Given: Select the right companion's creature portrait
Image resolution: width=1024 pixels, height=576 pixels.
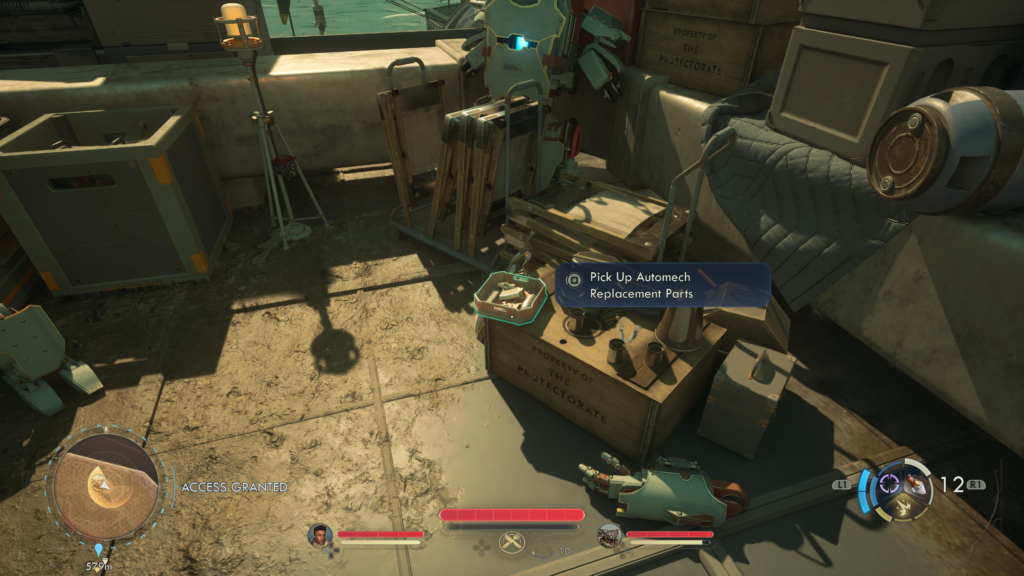Looking at the screenshot, I should click(609, 535).
